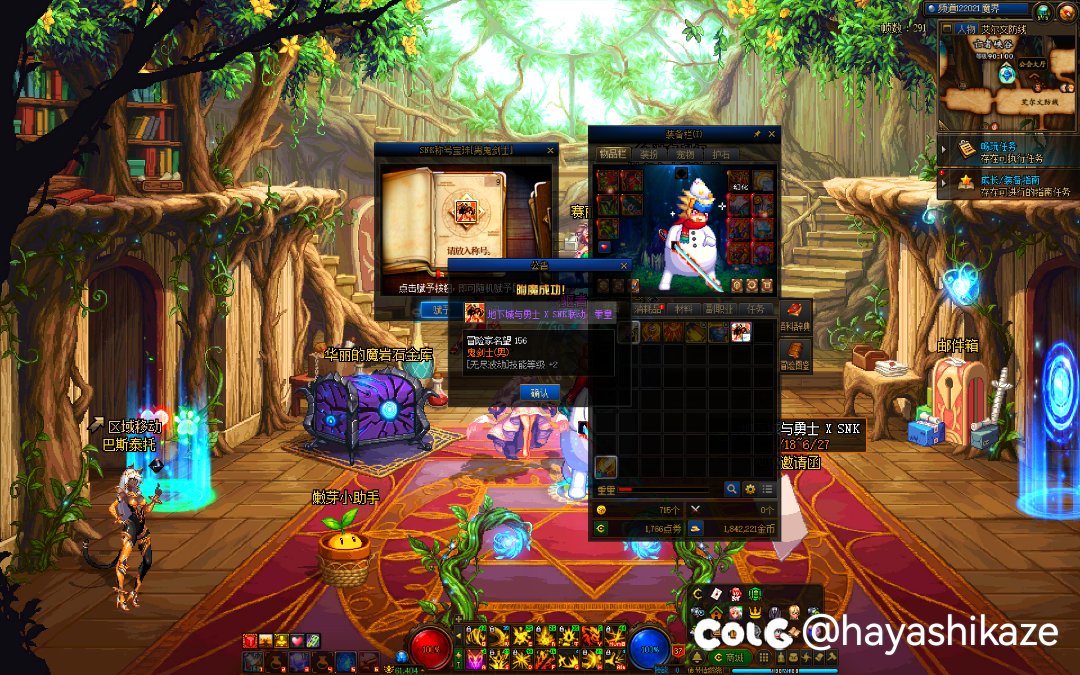Image resolution: width=1080 pixels, height=675 pixels.
Task: Confirm the enchant success notice (确认)
Action: tap(539, 393)
